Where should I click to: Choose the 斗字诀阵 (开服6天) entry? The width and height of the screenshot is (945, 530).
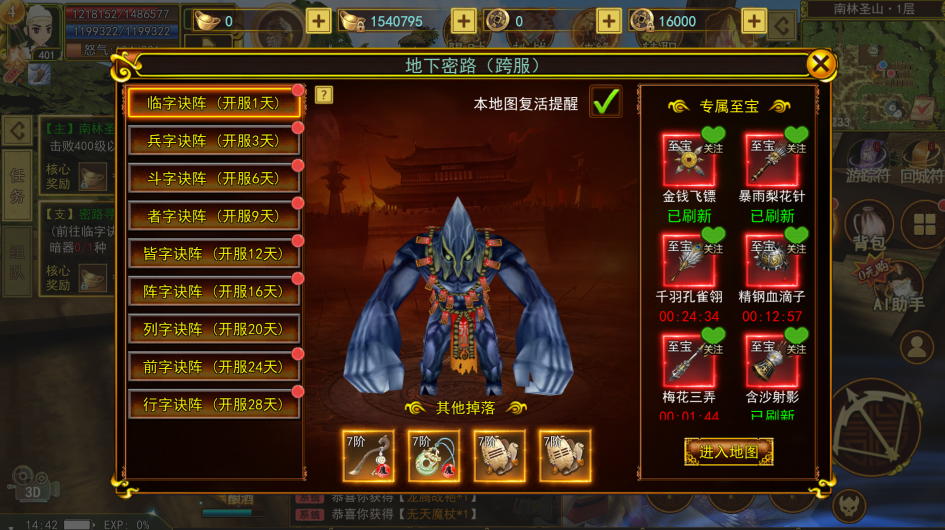click(213, 179)
